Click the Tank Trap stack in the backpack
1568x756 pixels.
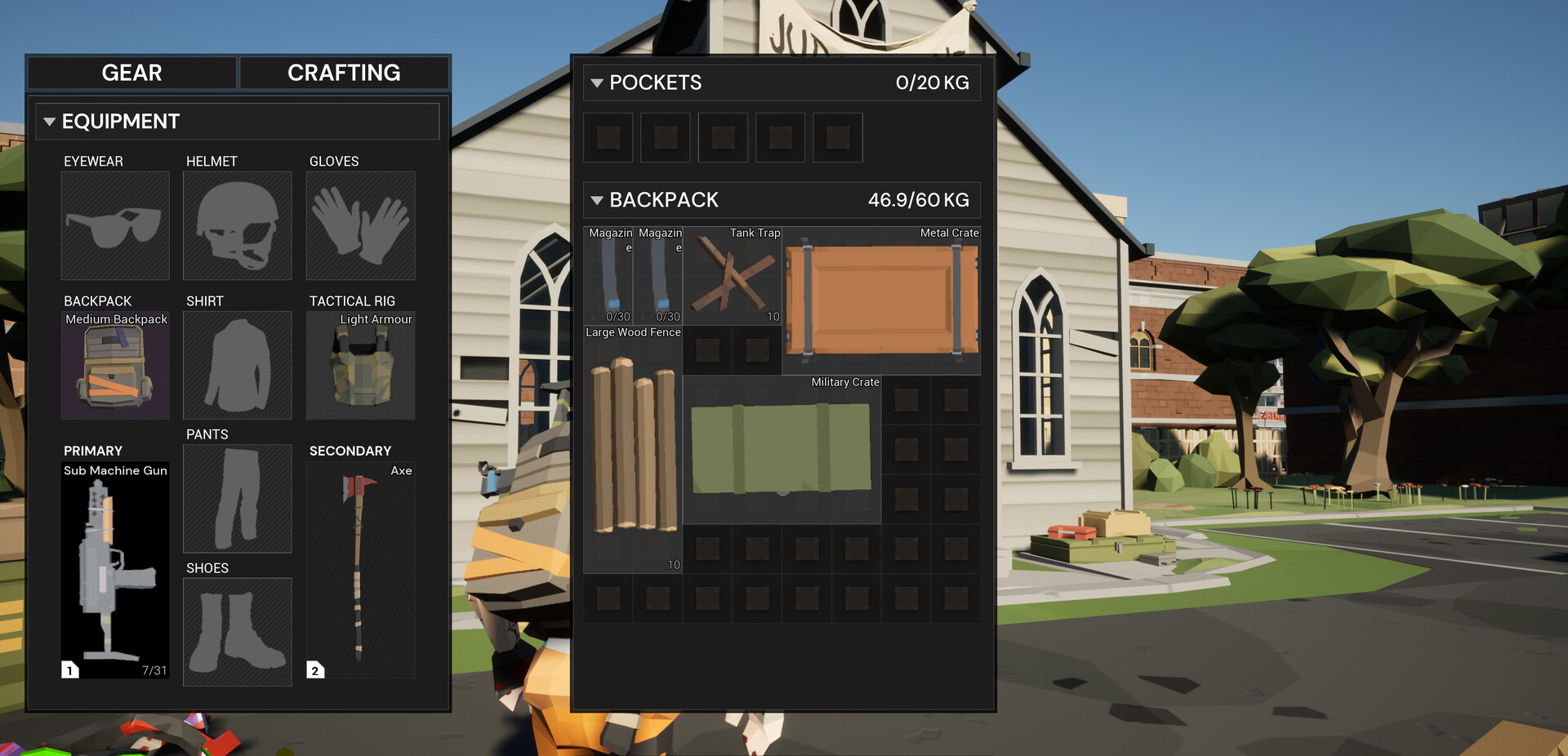point(732,276)
